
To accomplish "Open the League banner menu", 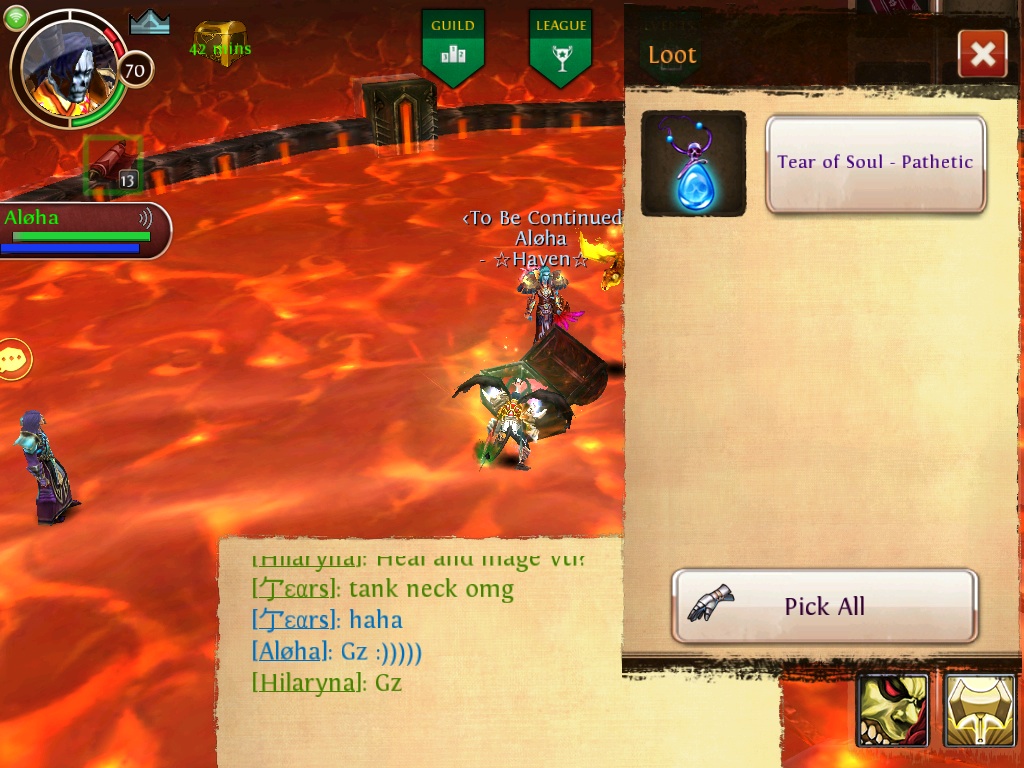I will click(560, 47).
